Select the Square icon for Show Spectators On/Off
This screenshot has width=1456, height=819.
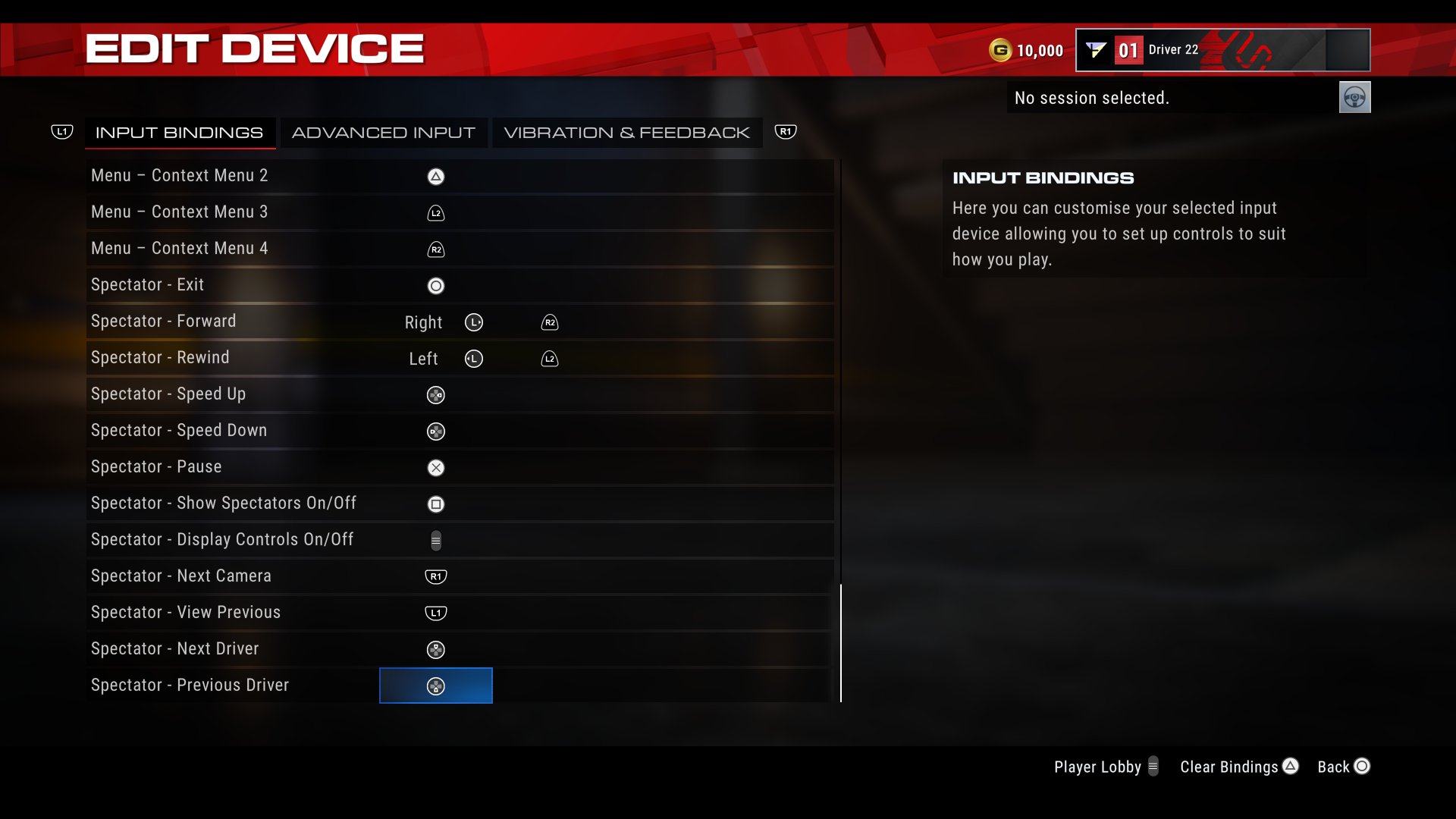tap(436, 504)
